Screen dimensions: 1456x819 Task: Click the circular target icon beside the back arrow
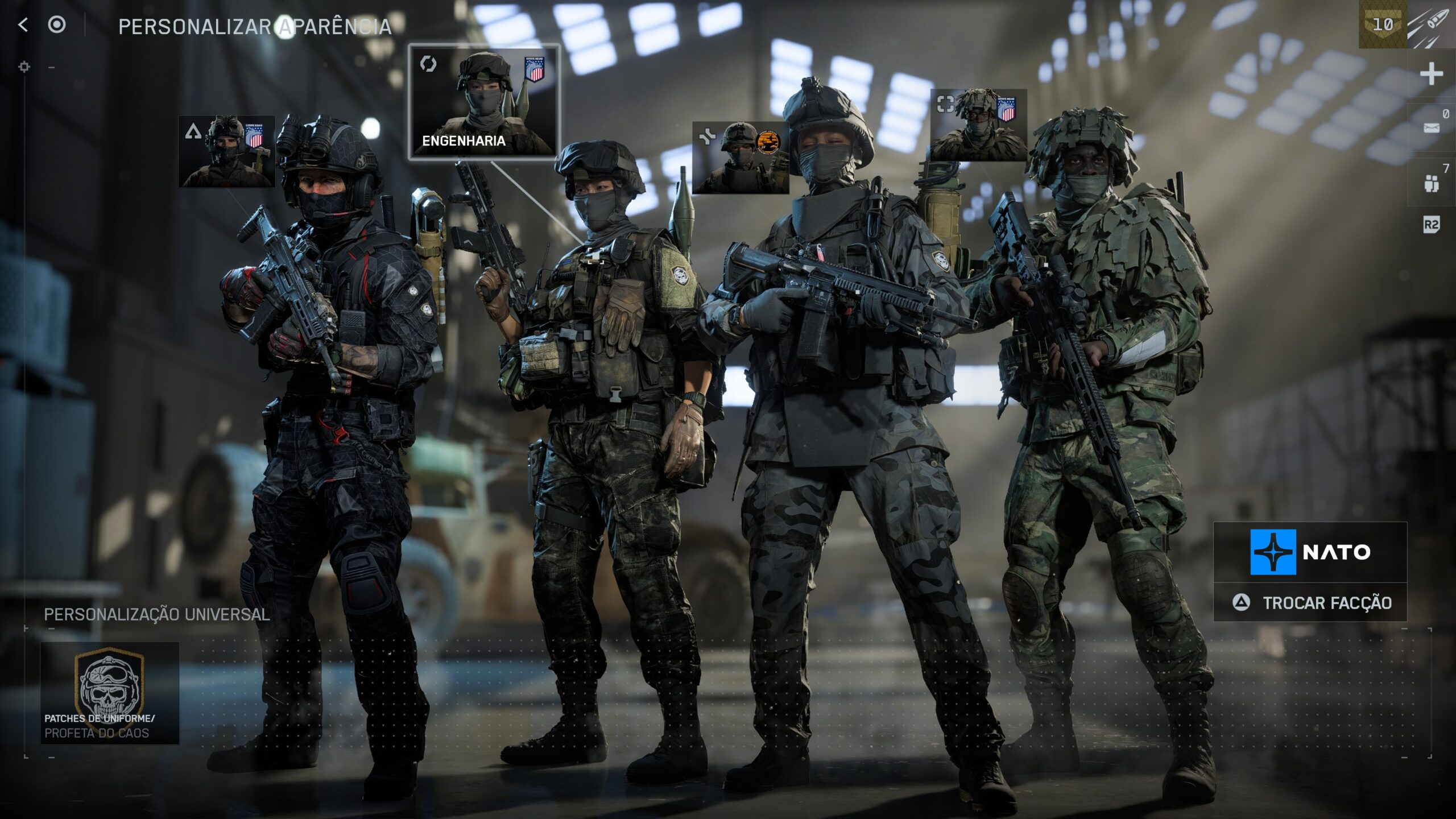click(57, 25)
